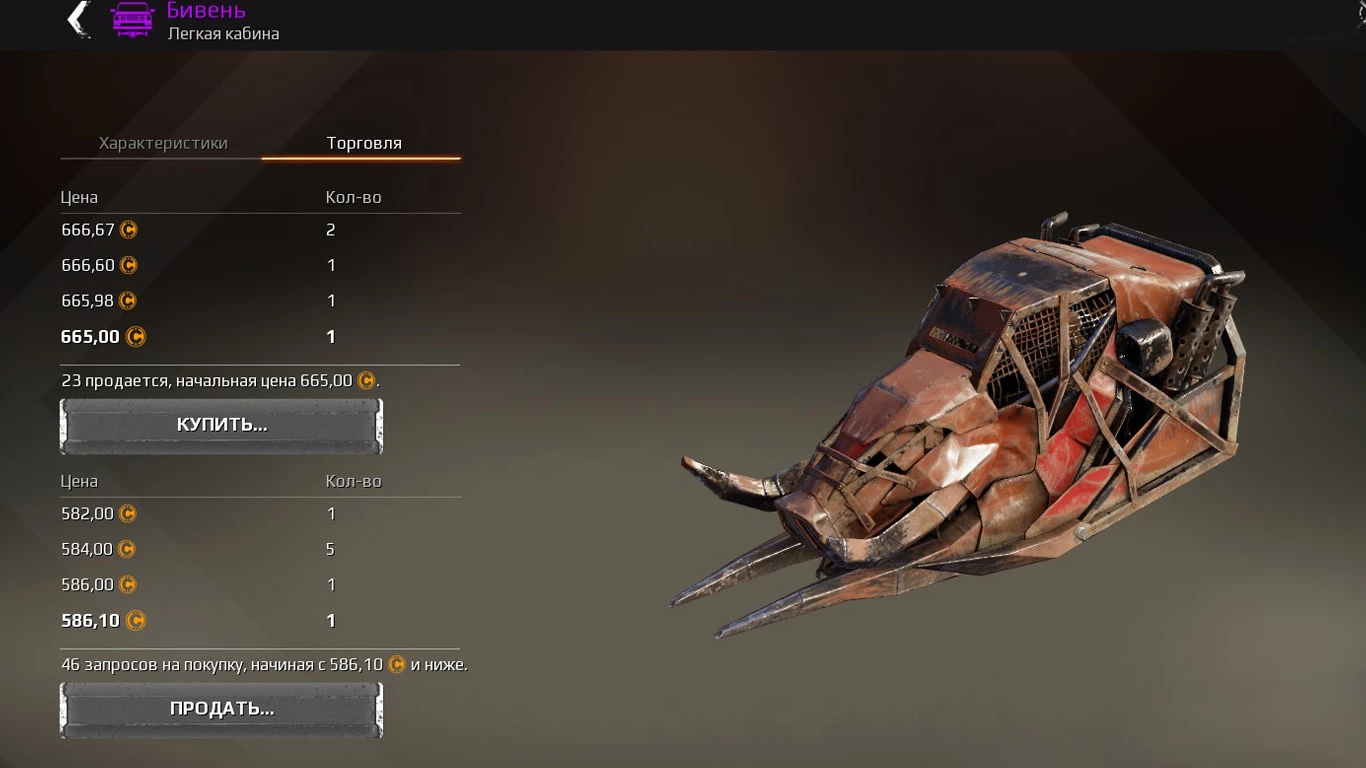Go back with the top-left arrow
This screenshot has width=1366, height=768.
[x=78, y=19]
